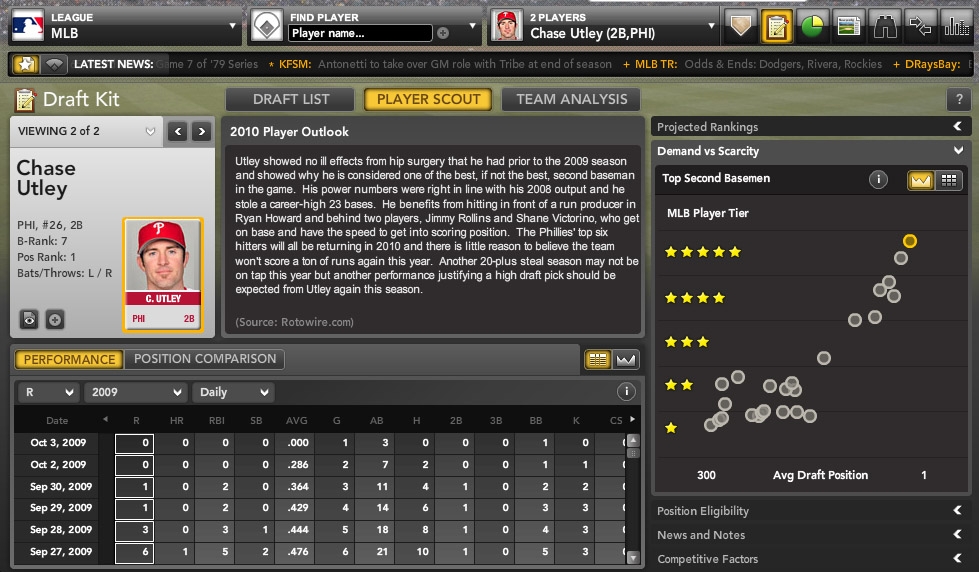Click the trade arrows toolbar icon
Screen dimensions: 979x572
pos(921,26)
